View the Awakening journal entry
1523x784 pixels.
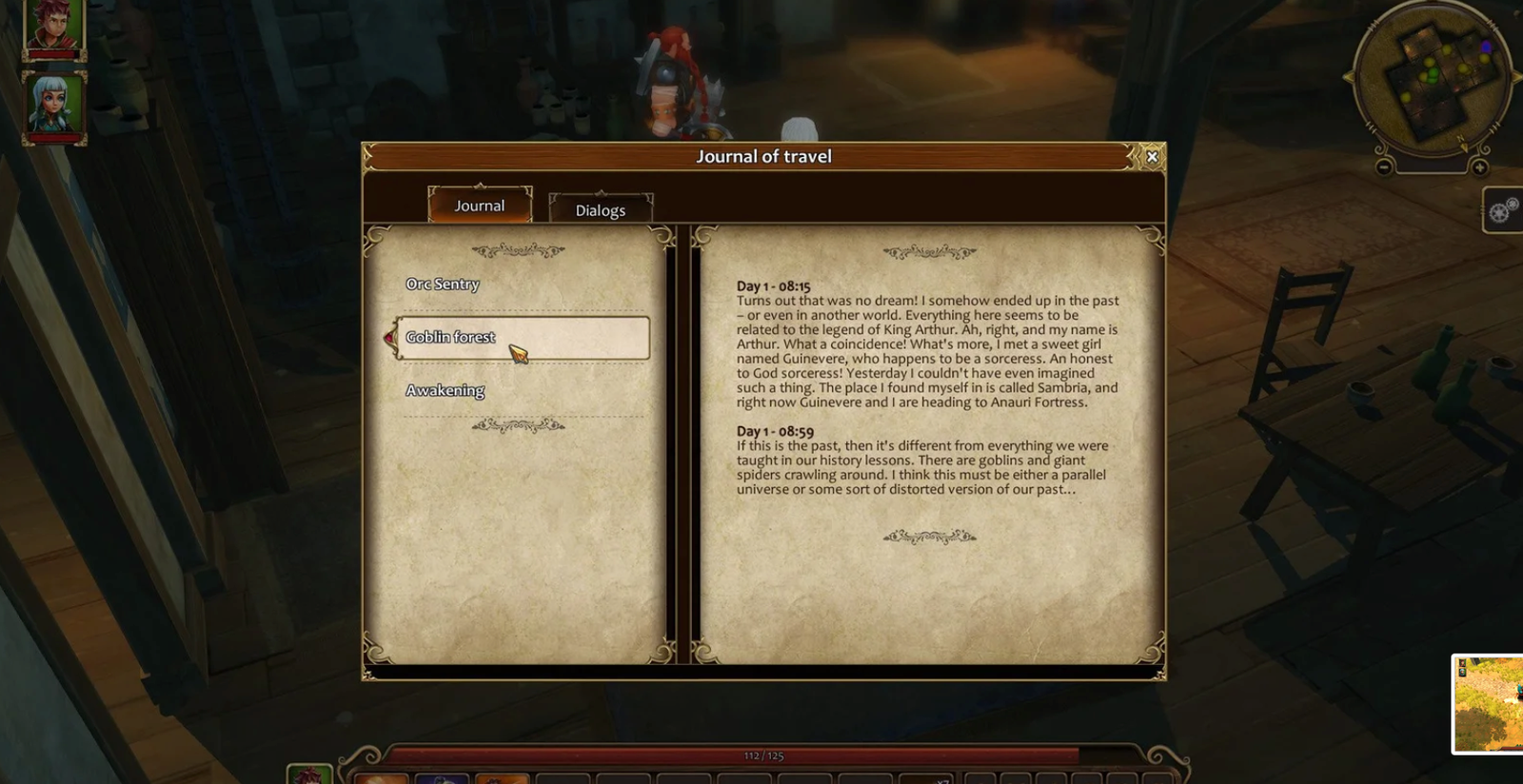coord(445,390)
